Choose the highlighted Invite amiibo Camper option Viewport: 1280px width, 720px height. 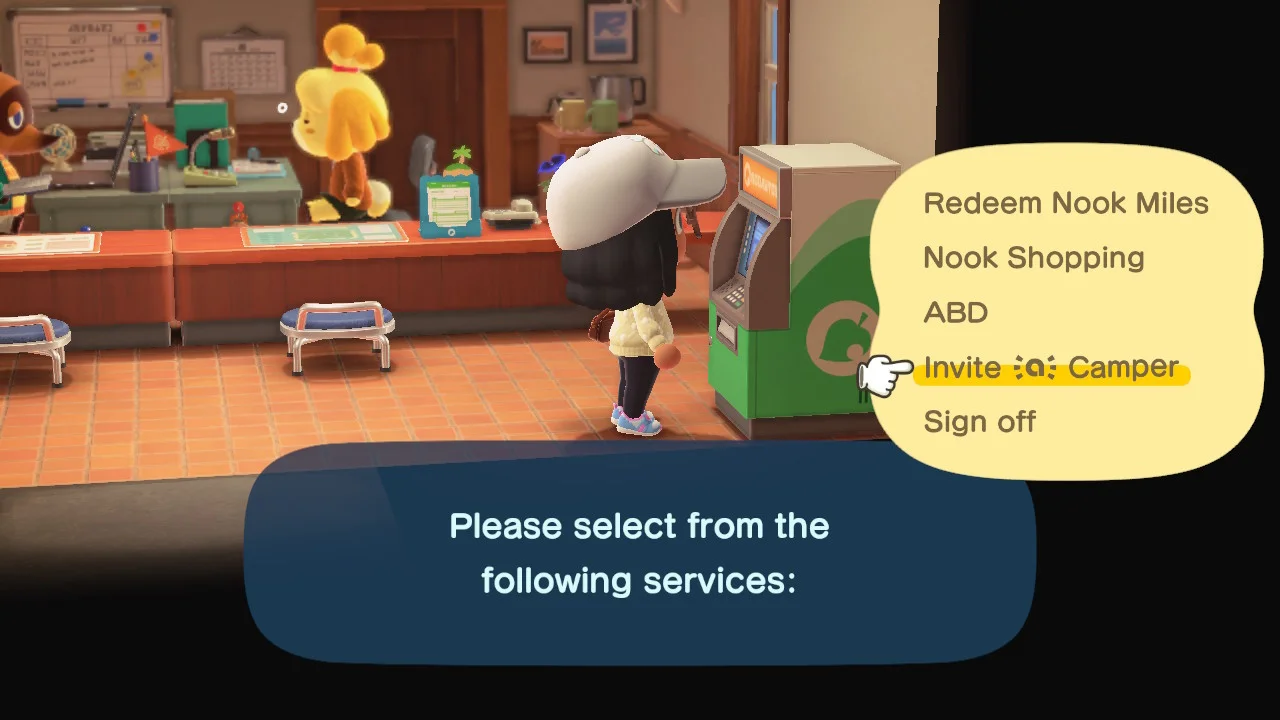[1051, 367]
